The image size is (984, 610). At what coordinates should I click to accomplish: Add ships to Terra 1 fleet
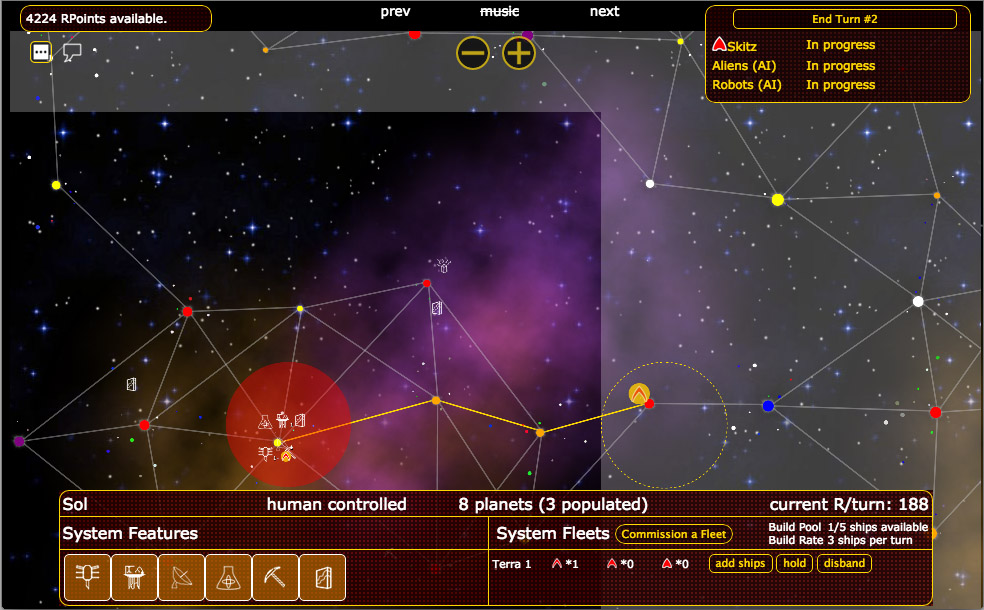click(x=740, y=564)
